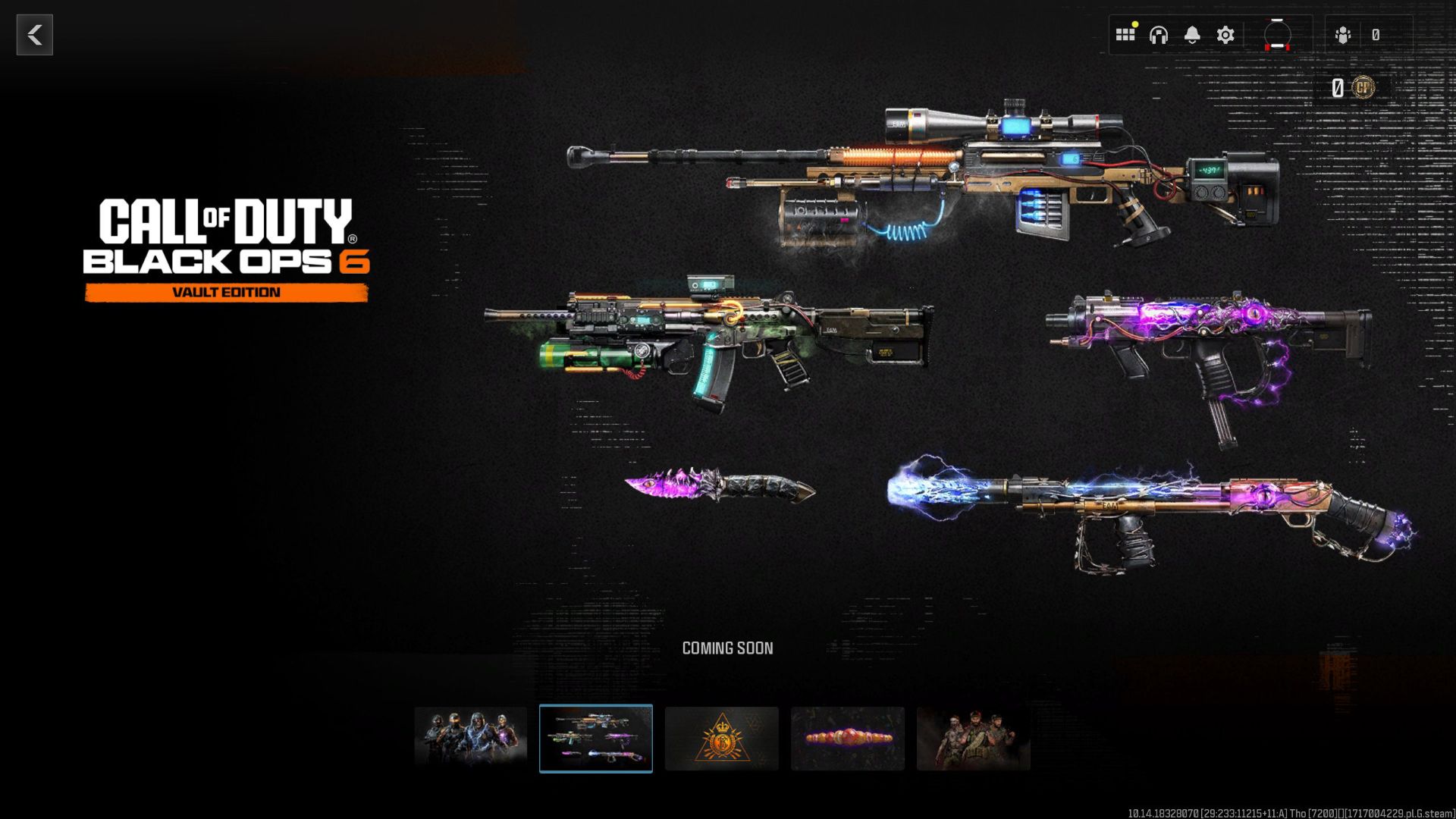Open the app grid with the yellow notification dot

[1125, 34]
